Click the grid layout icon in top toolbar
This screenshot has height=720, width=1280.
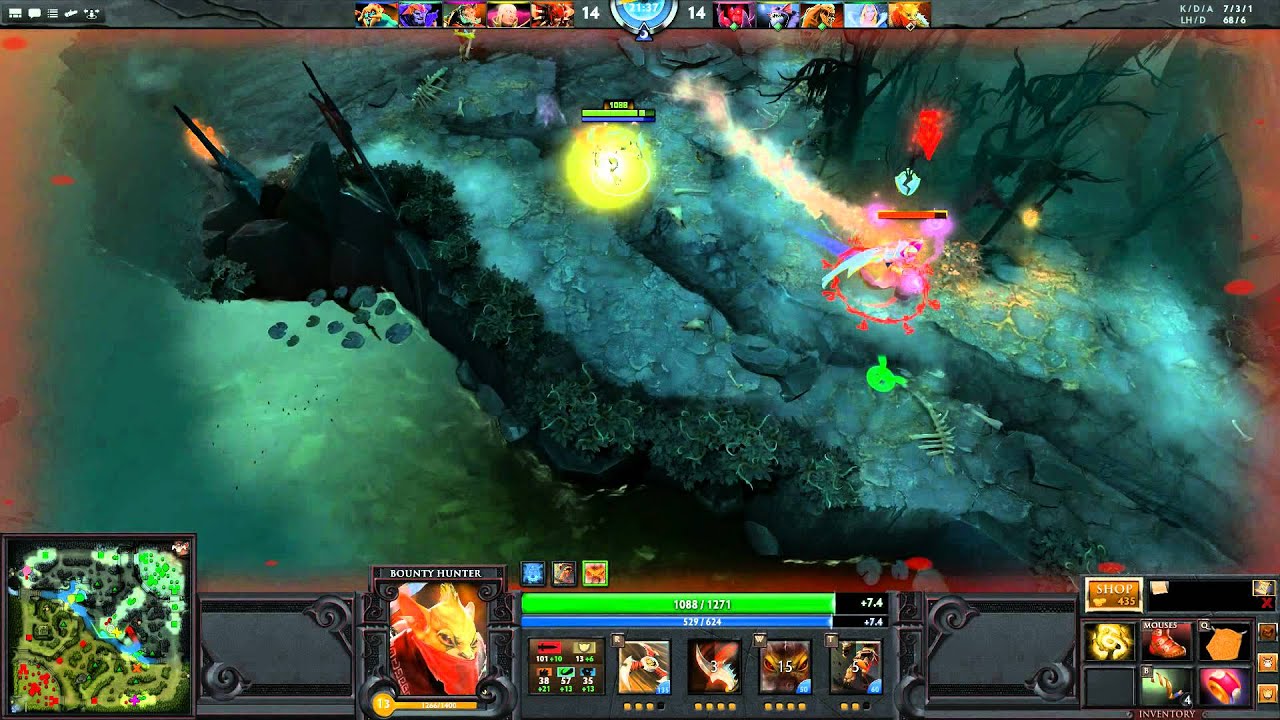coord(15,14)
